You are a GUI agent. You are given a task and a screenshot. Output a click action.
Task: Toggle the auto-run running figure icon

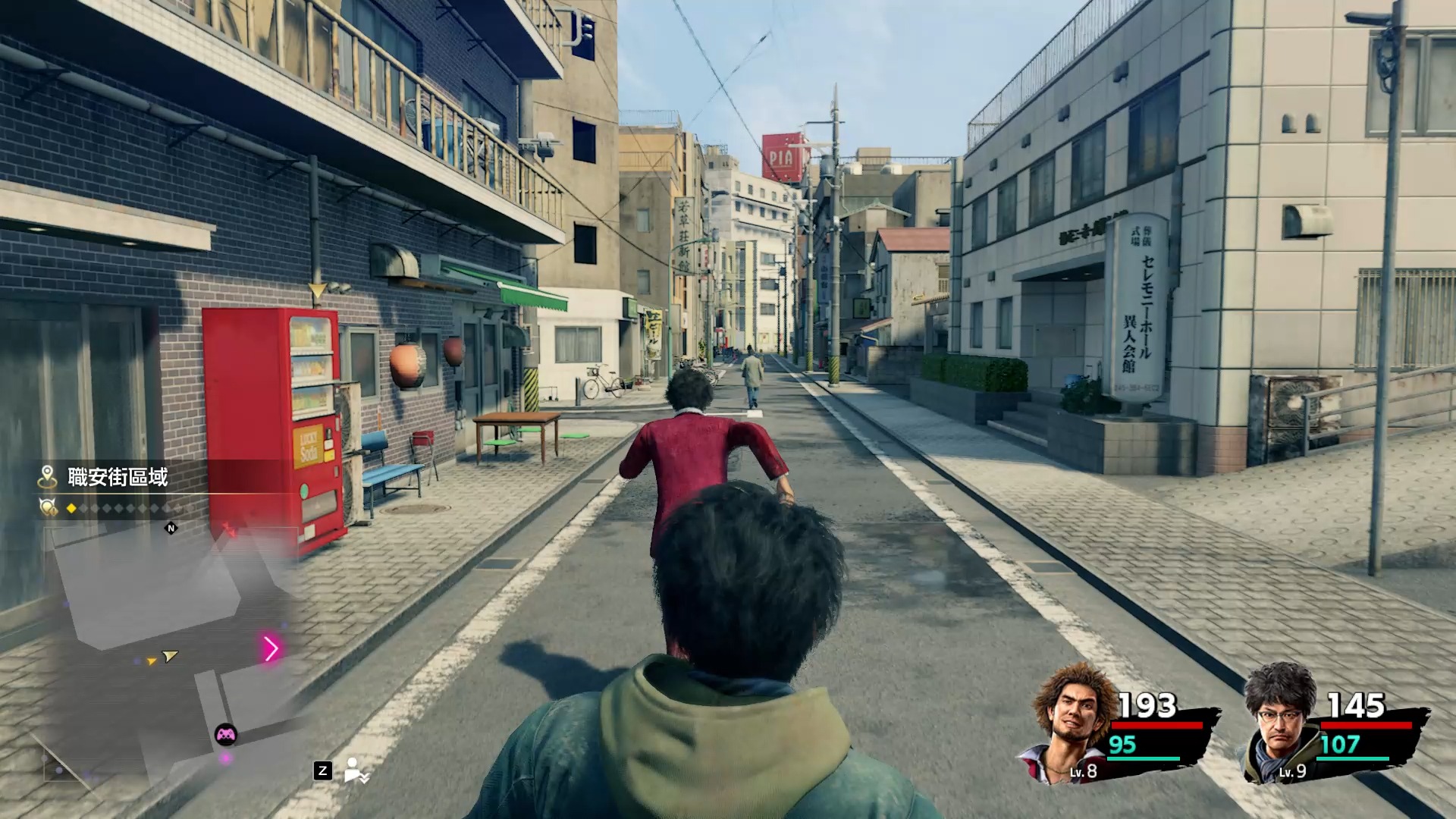coord(356,770)
